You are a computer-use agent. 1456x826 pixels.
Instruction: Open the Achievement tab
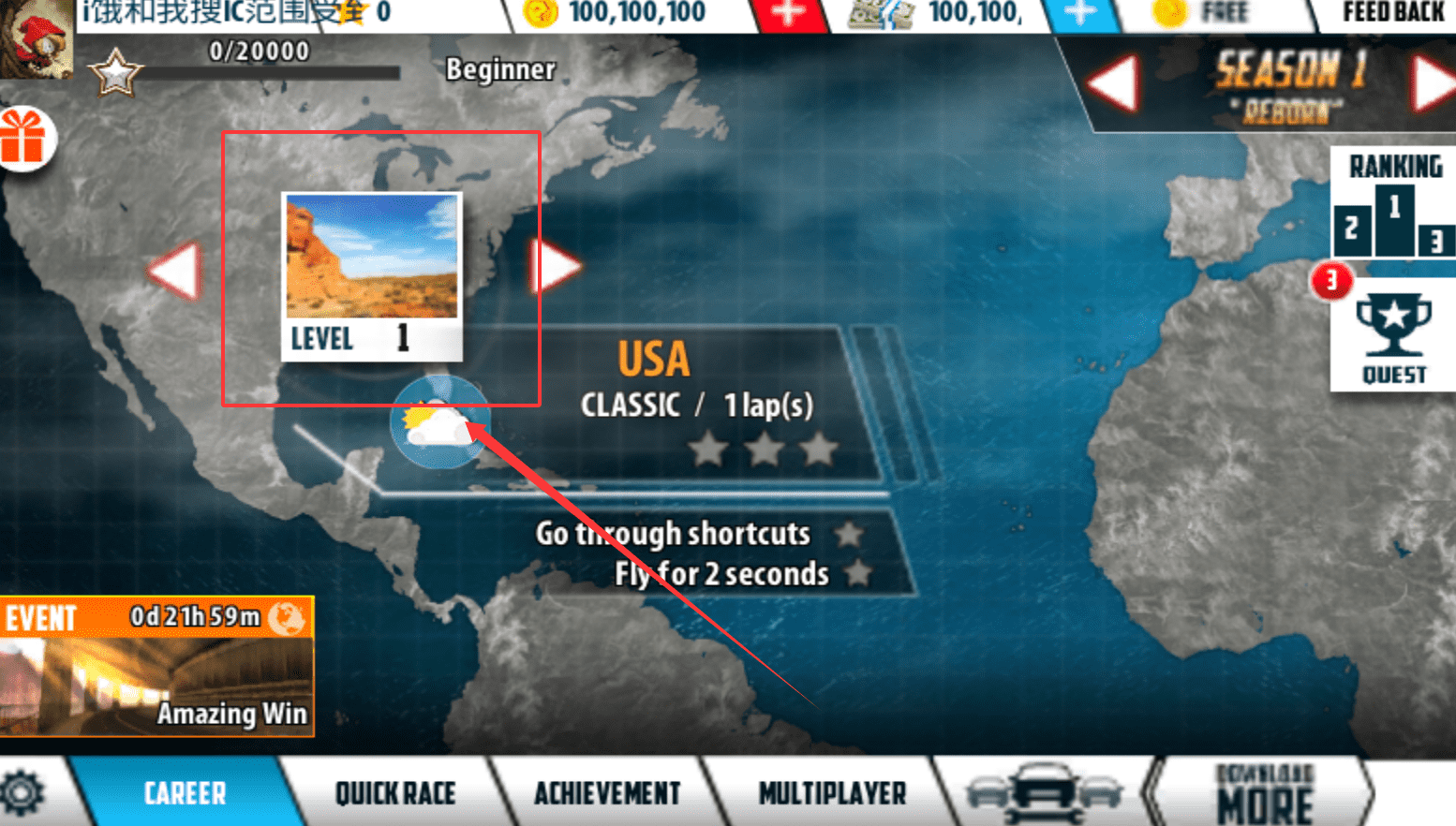(x=607, y=793)
